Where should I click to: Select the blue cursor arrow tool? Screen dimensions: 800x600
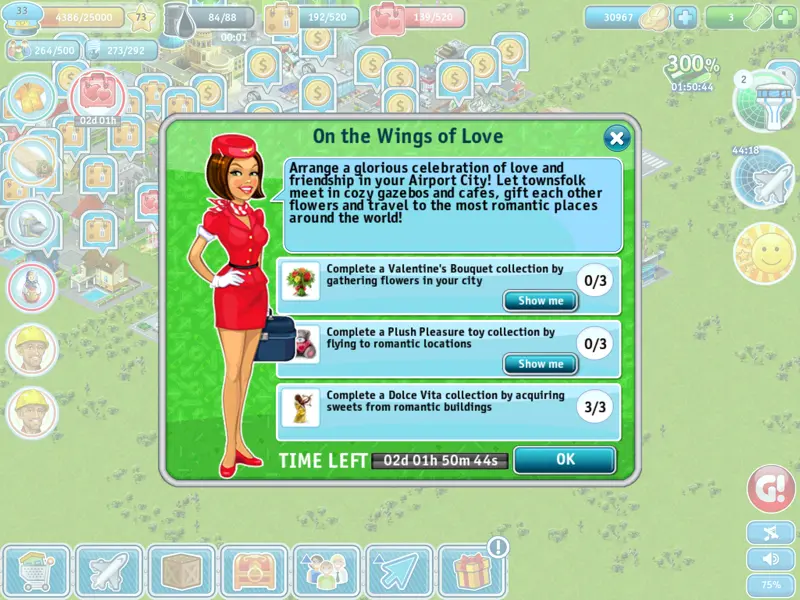click(x=399, y=572)
